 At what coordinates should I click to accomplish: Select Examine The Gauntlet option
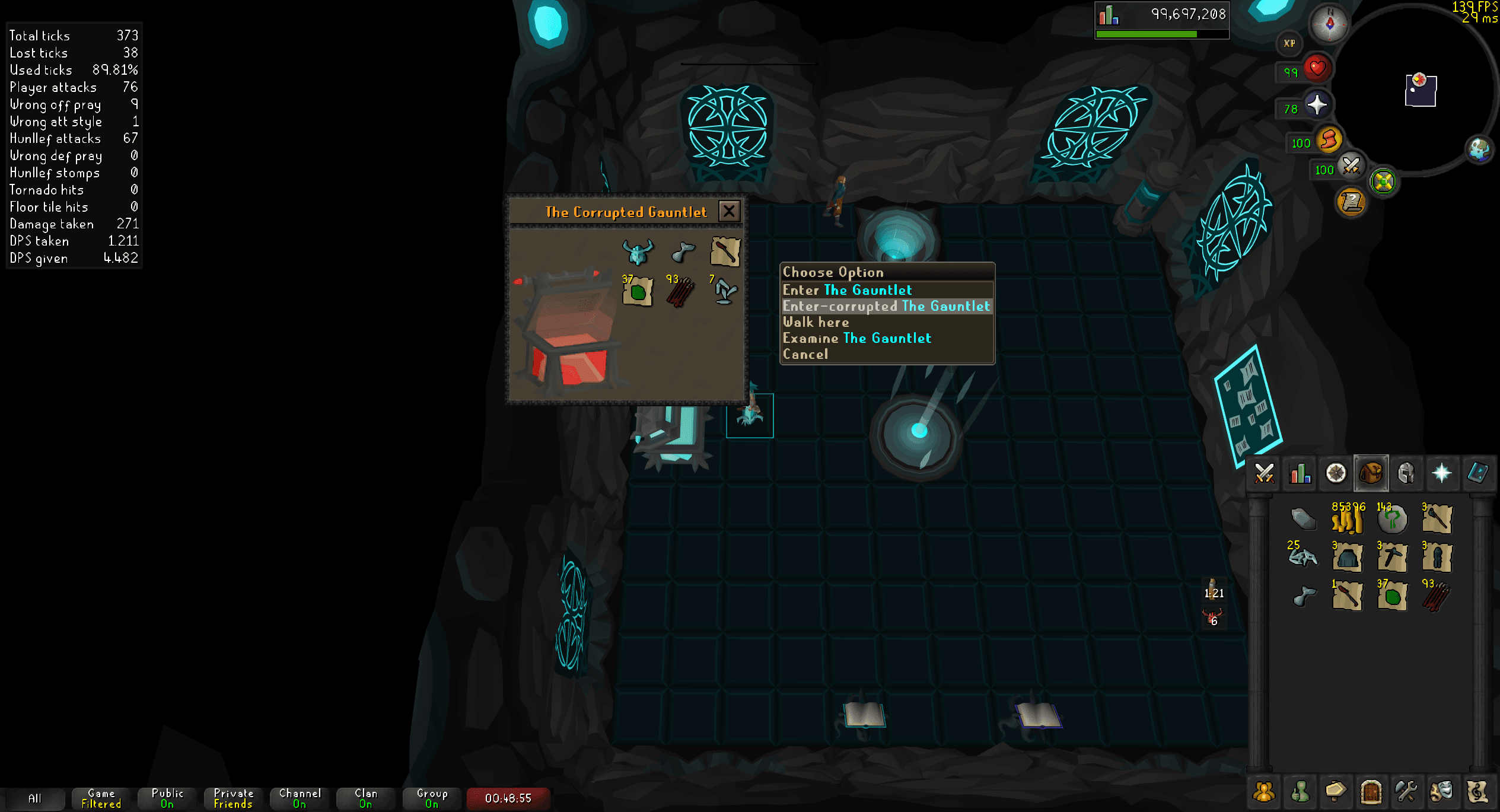tap(856, 337)
